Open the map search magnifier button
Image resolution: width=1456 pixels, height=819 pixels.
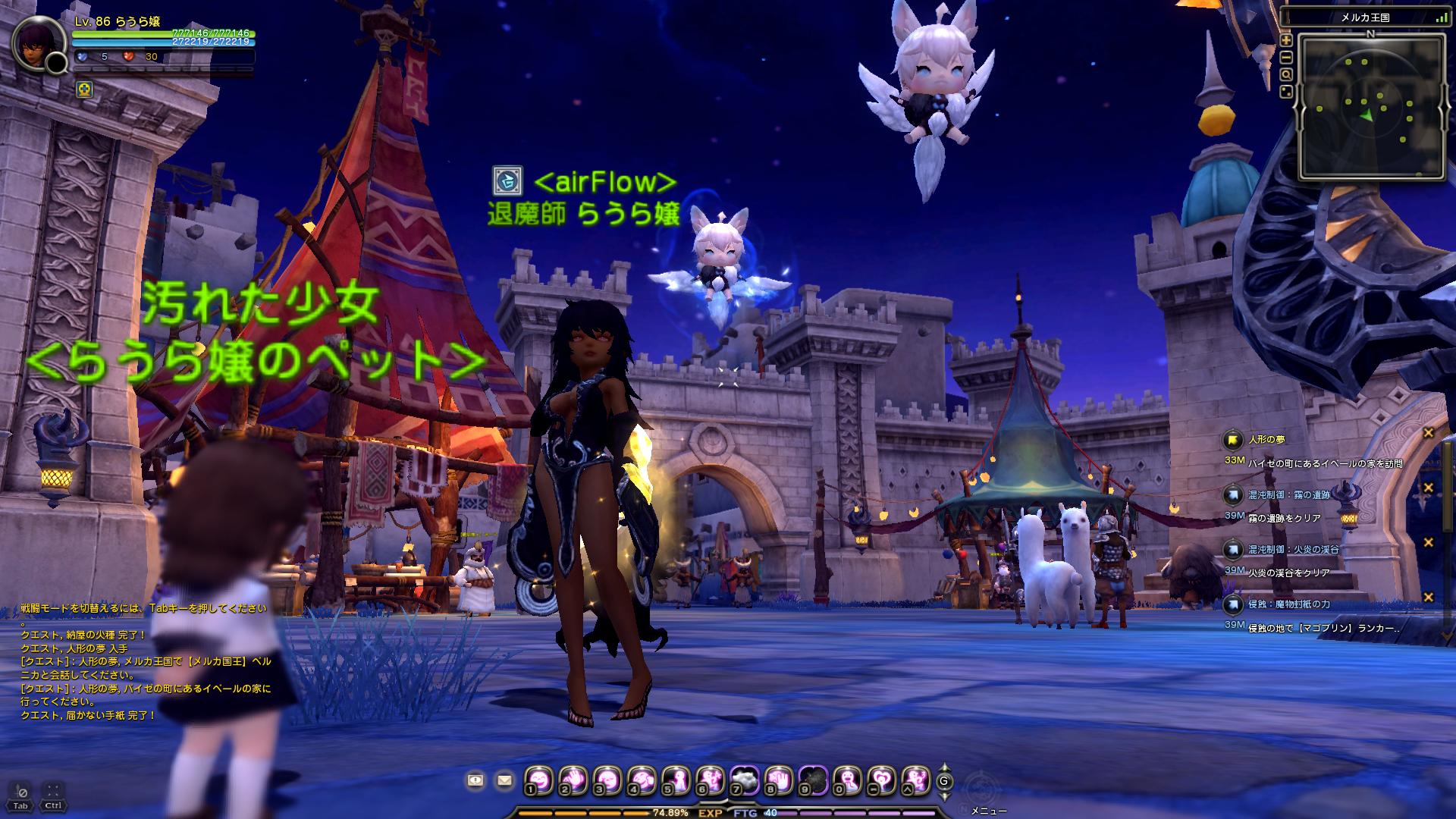click(x=1286, y=74)
